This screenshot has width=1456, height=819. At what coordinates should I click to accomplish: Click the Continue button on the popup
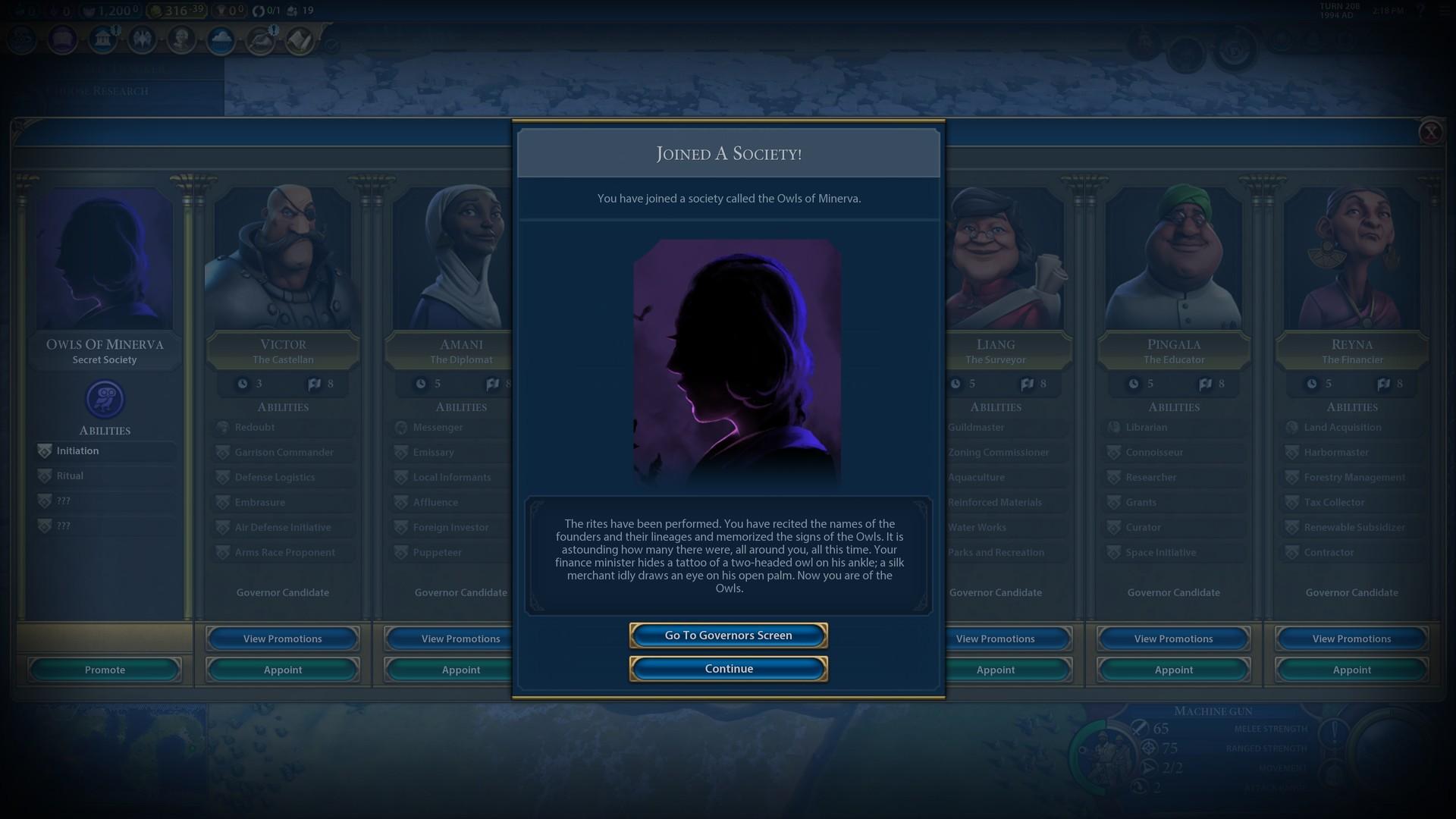point(728,668)
